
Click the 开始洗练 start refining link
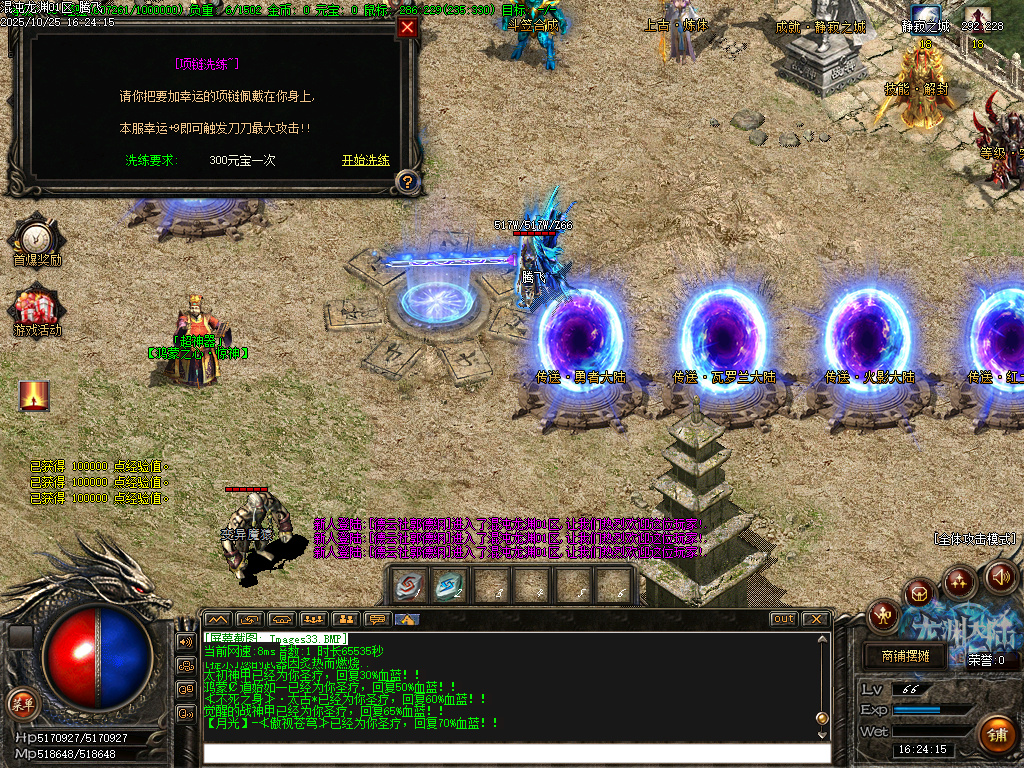point(365,160)
